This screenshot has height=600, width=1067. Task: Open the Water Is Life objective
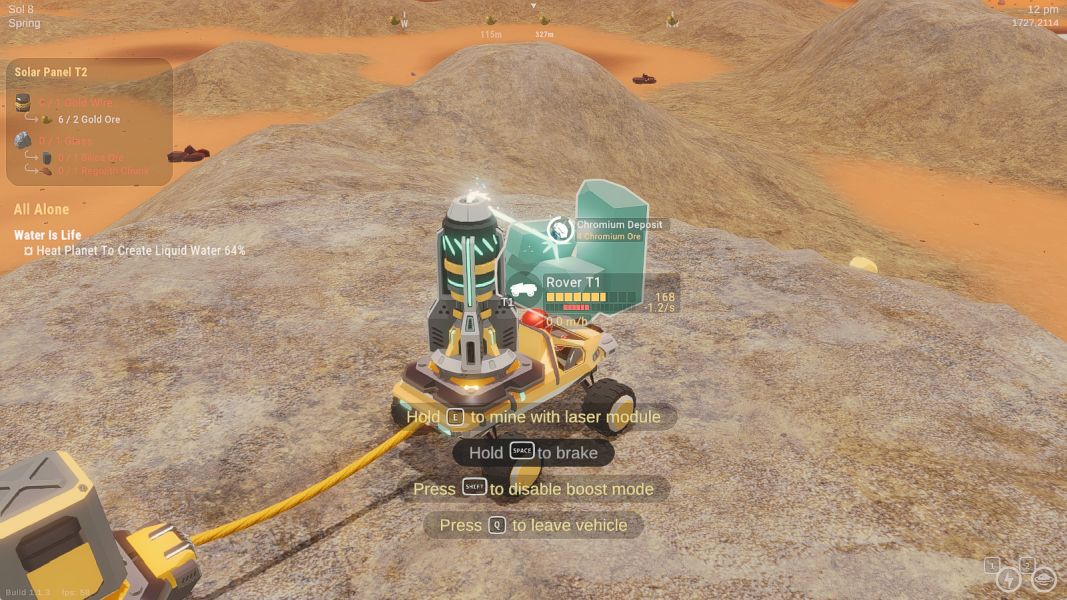point(48,236)
